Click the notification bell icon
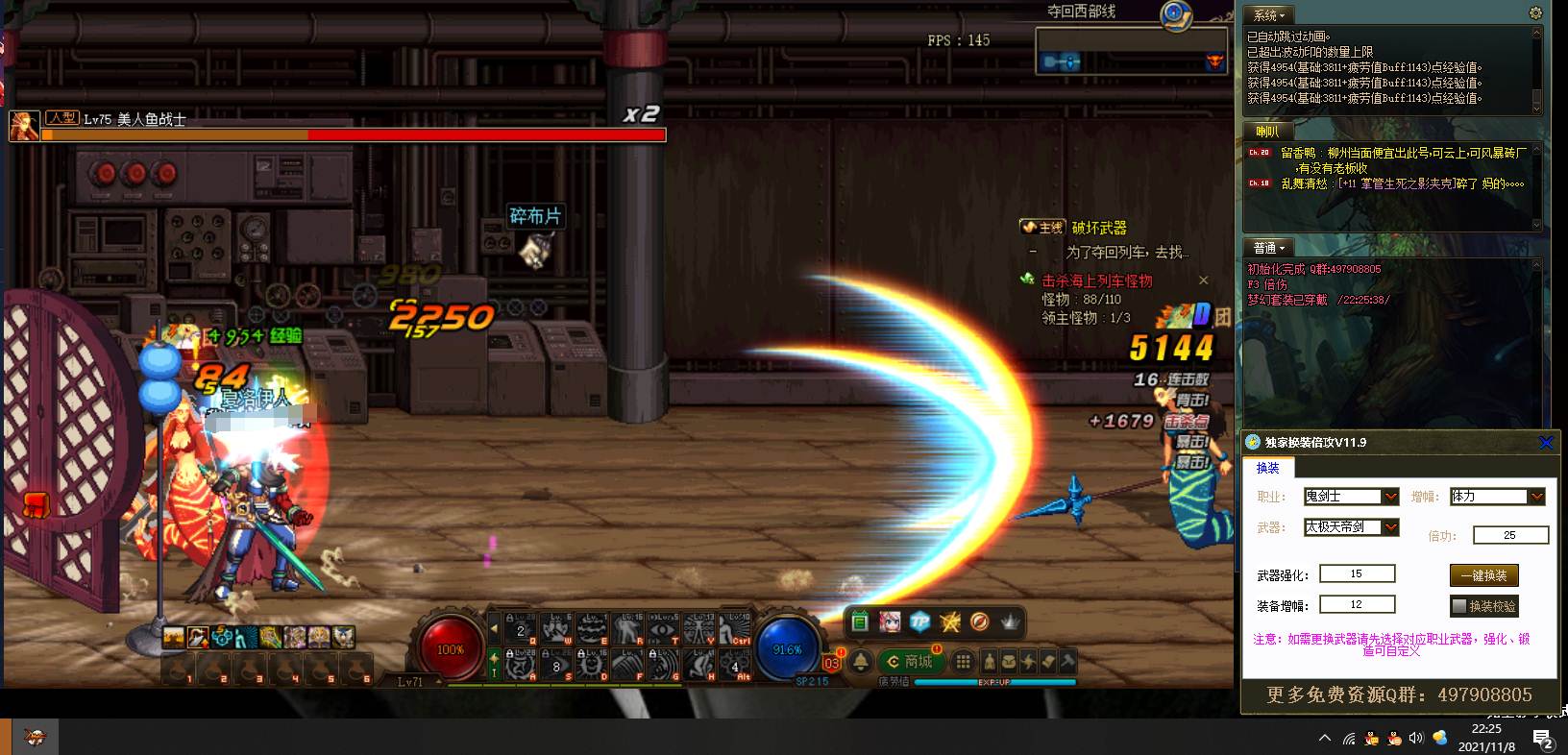This screenshot has height=755, width=1568. [861, 662]
